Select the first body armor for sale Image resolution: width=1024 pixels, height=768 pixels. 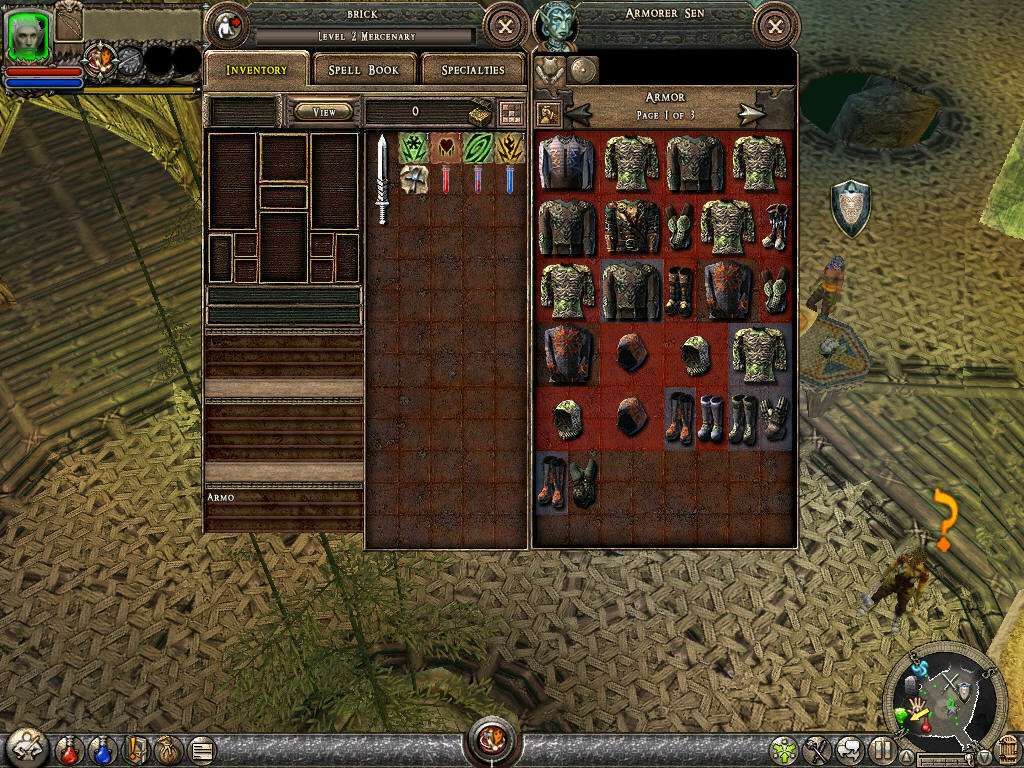tap(566, 163)
